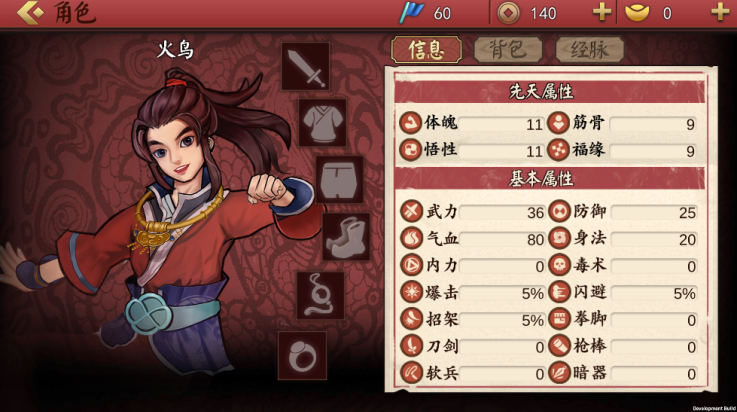The width and height of the screenshot is (737, 412).
Task: Add more gold ingots with the plus button
Action: [719, 13]
